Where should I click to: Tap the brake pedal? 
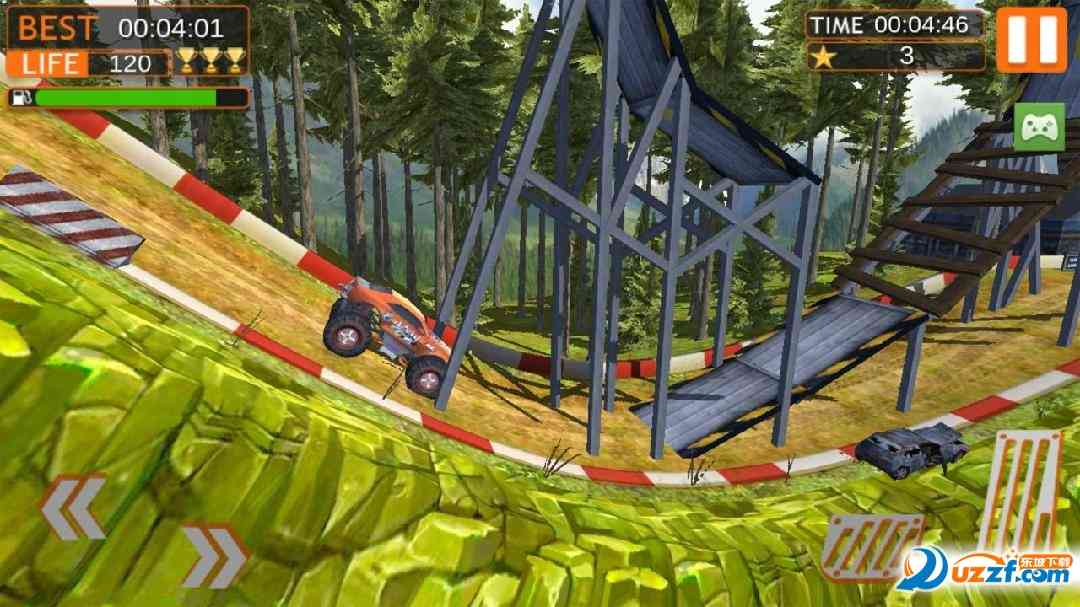coord(870,546)
